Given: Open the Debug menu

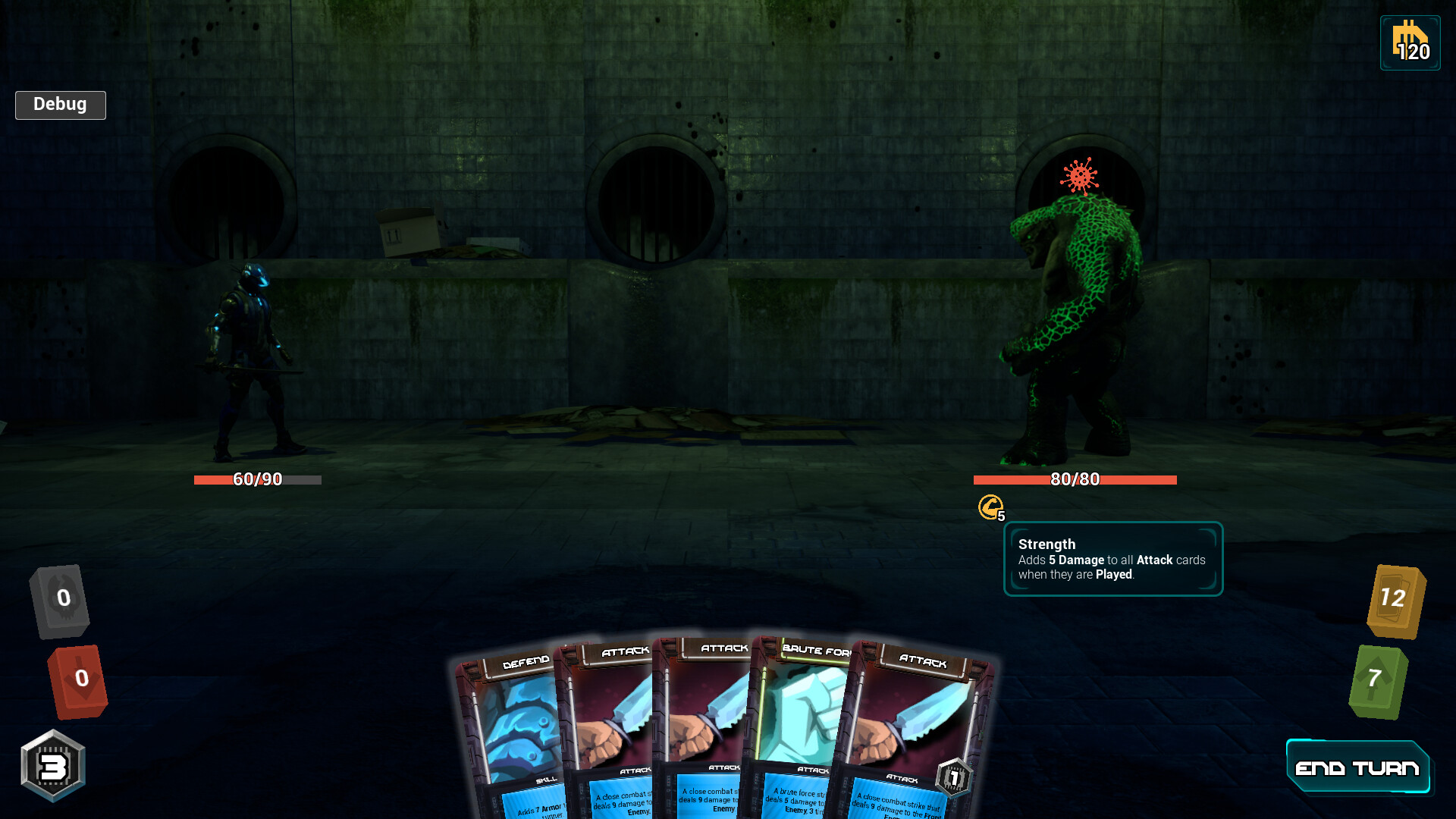Looking at the screenshot, I should click(60, 105).
